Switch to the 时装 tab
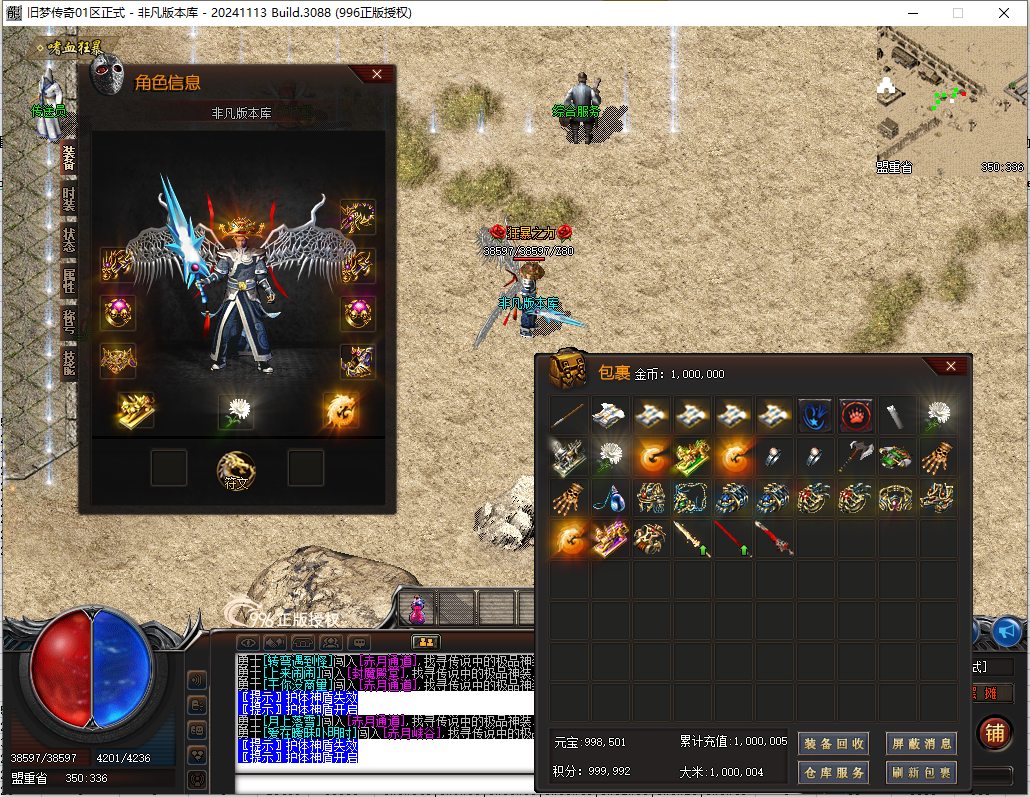The width and height of the screenshot is (1030, 797). point(69,199)
